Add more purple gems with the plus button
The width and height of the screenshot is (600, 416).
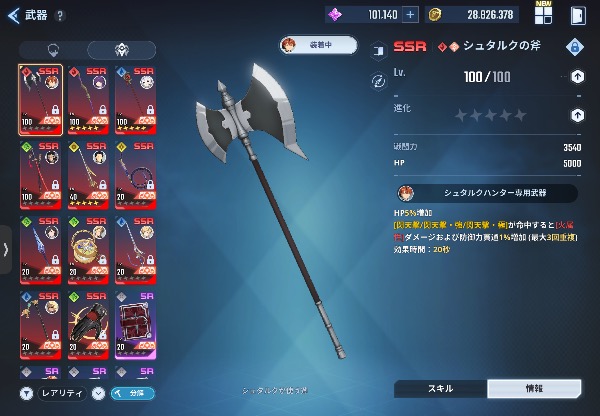[409, 15]
